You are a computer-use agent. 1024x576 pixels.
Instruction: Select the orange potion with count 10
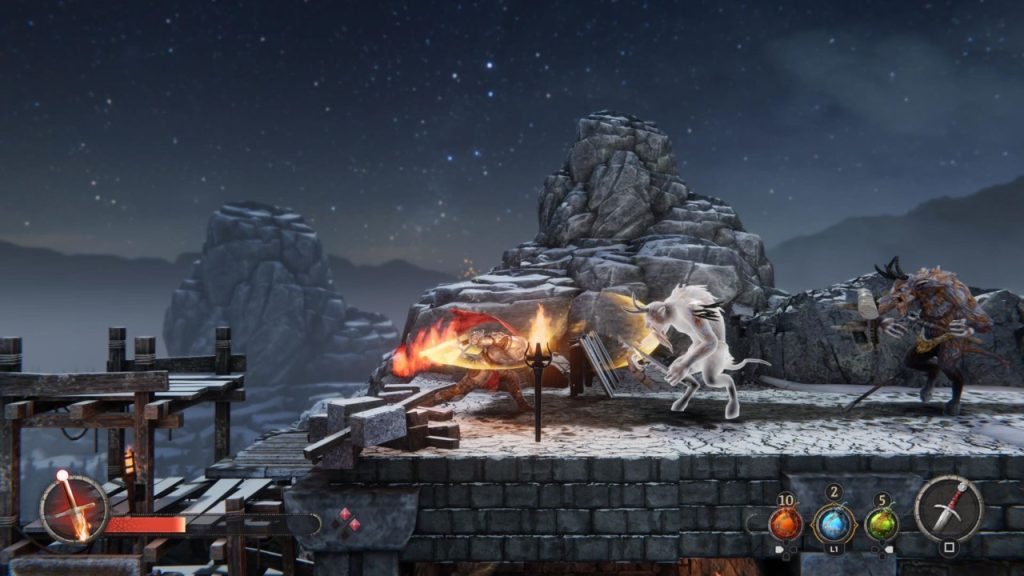pos(785,523)
